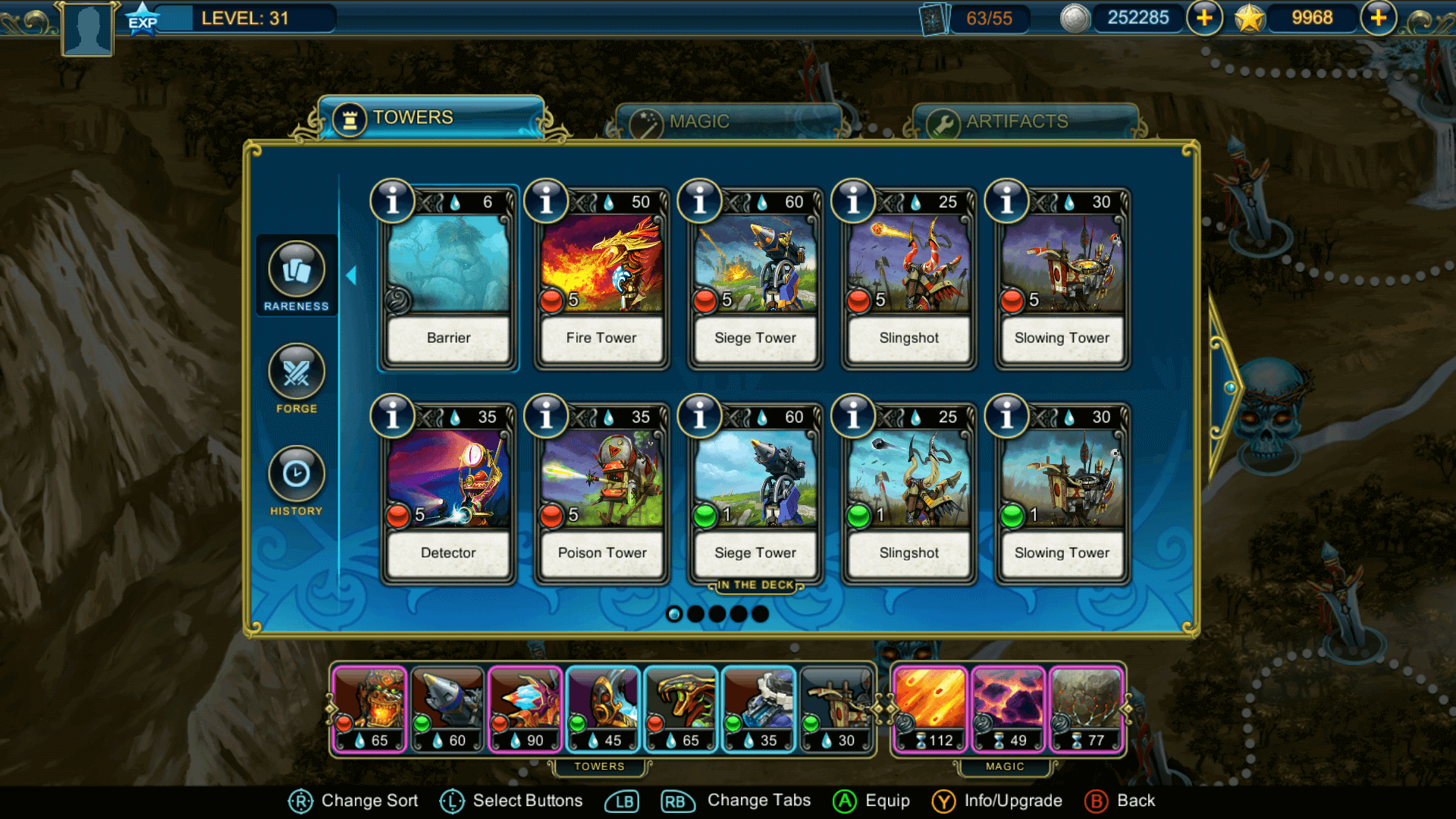The image size is (1456, 819).
Task: Open the Forge
Action: (x=297, y=378)
